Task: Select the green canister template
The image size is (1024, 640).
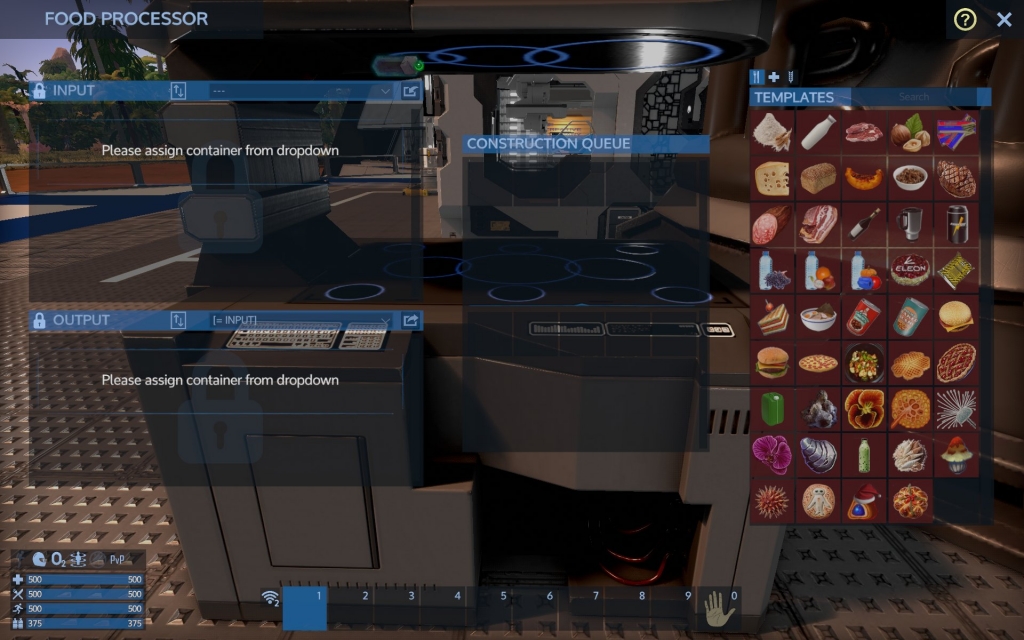Action: point(772,408)
